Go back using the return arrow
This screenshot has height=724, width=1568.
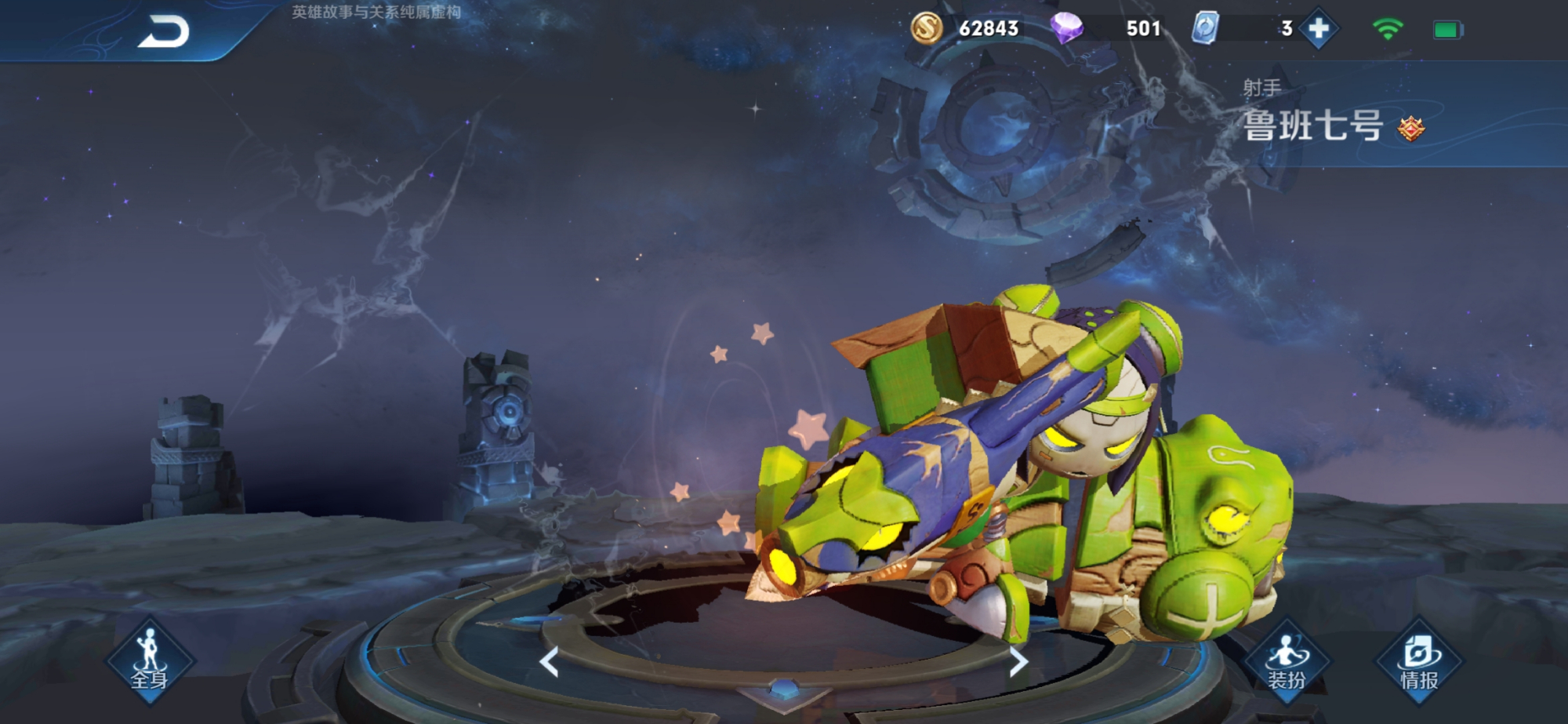click(164, 31)
